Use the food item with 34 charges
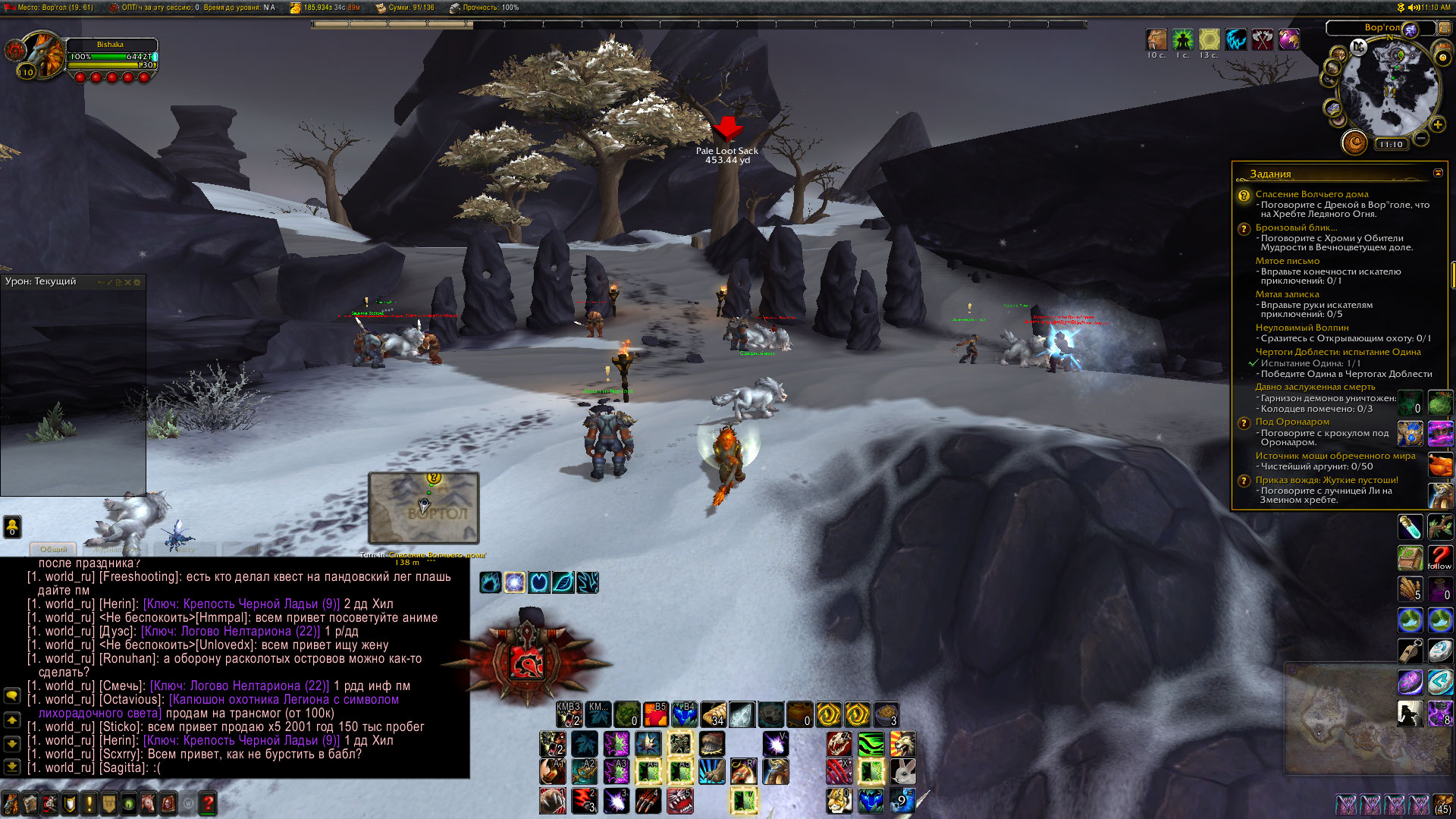The height and width of the screenshot is (819, 1456). coord(713,714)
